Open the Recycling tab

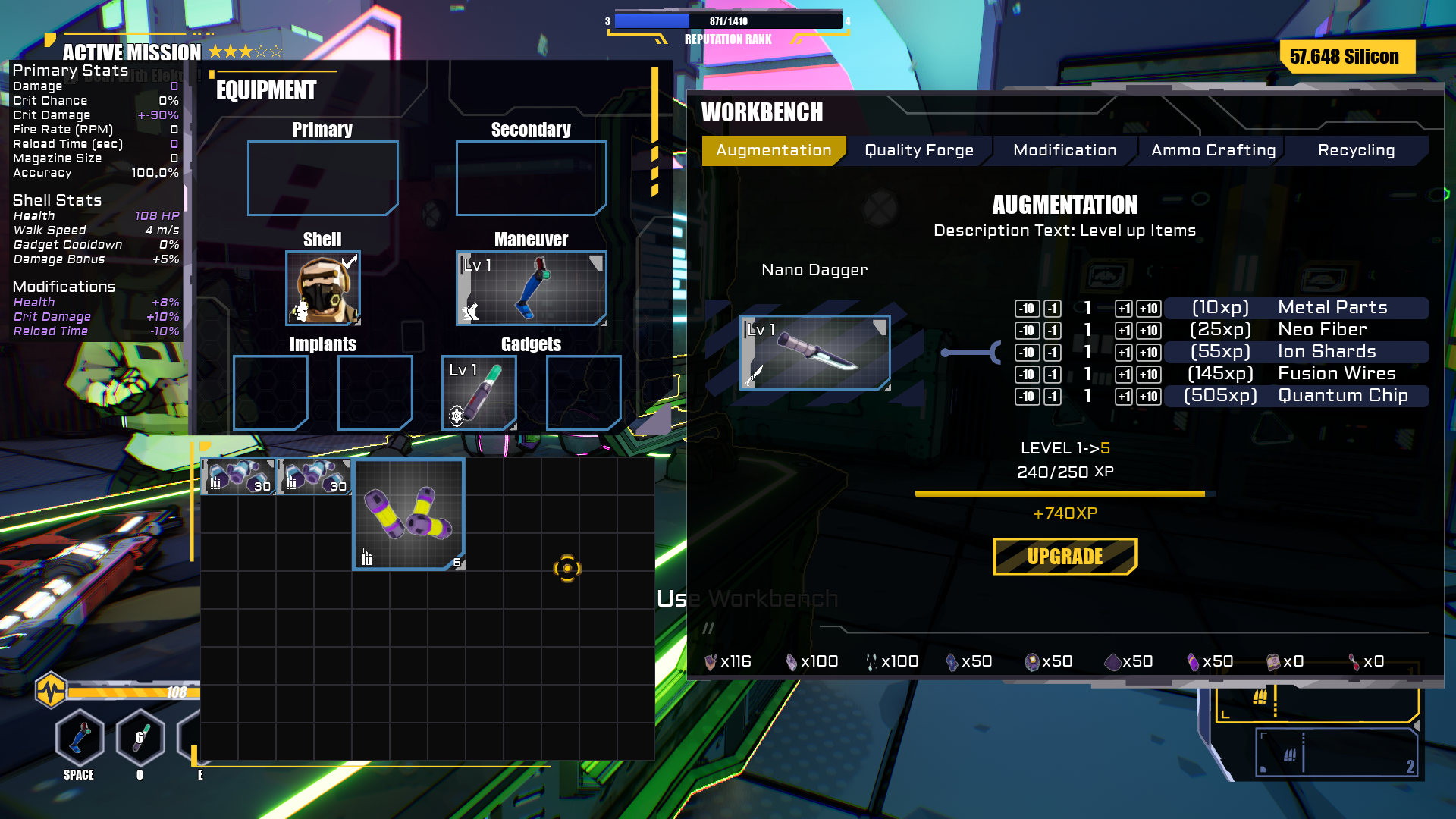[1357, 149]
